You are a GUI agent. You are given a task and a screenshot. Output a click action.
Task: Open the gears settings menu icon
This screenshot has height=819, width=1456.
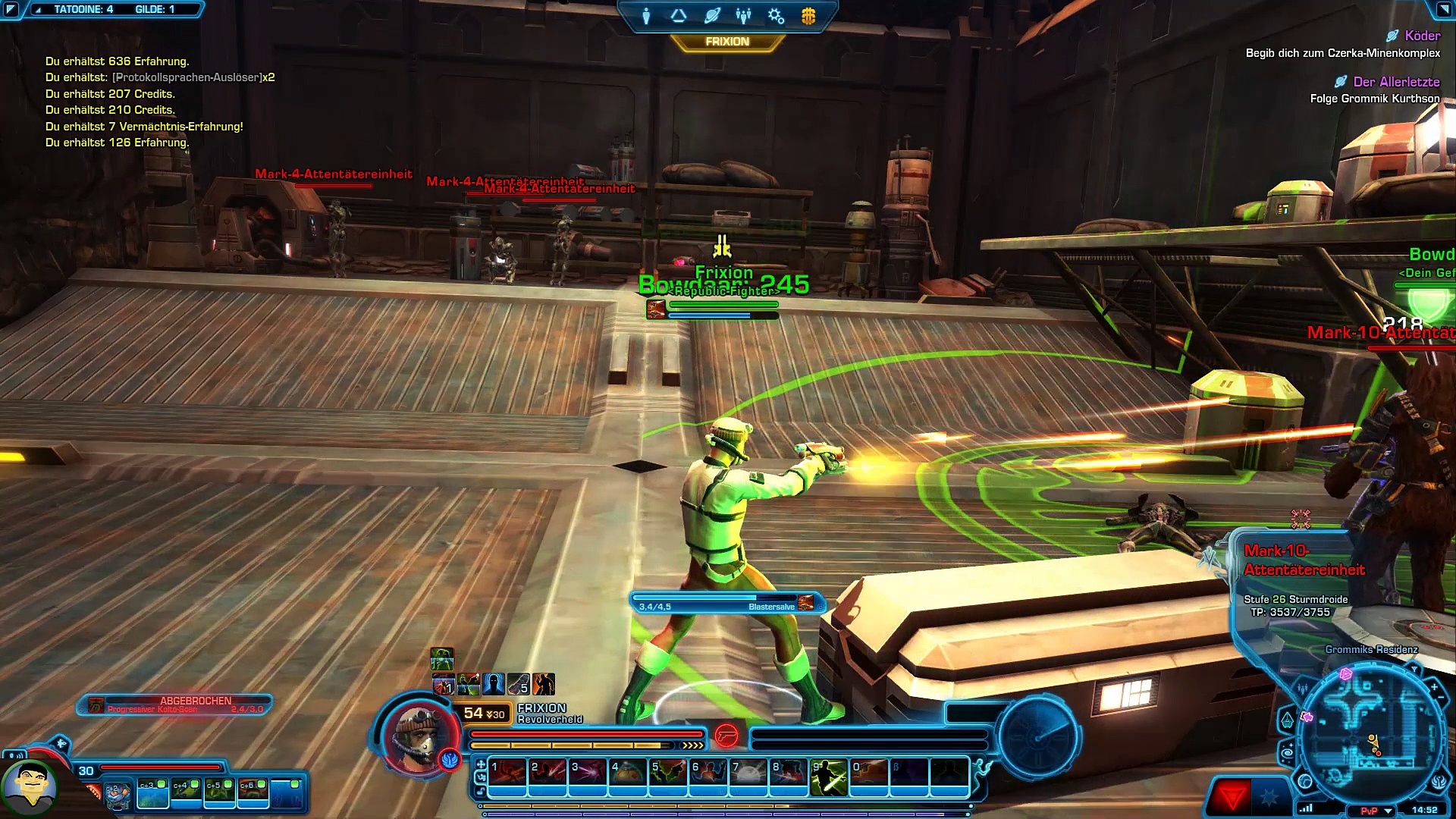(x=776, y=16)
